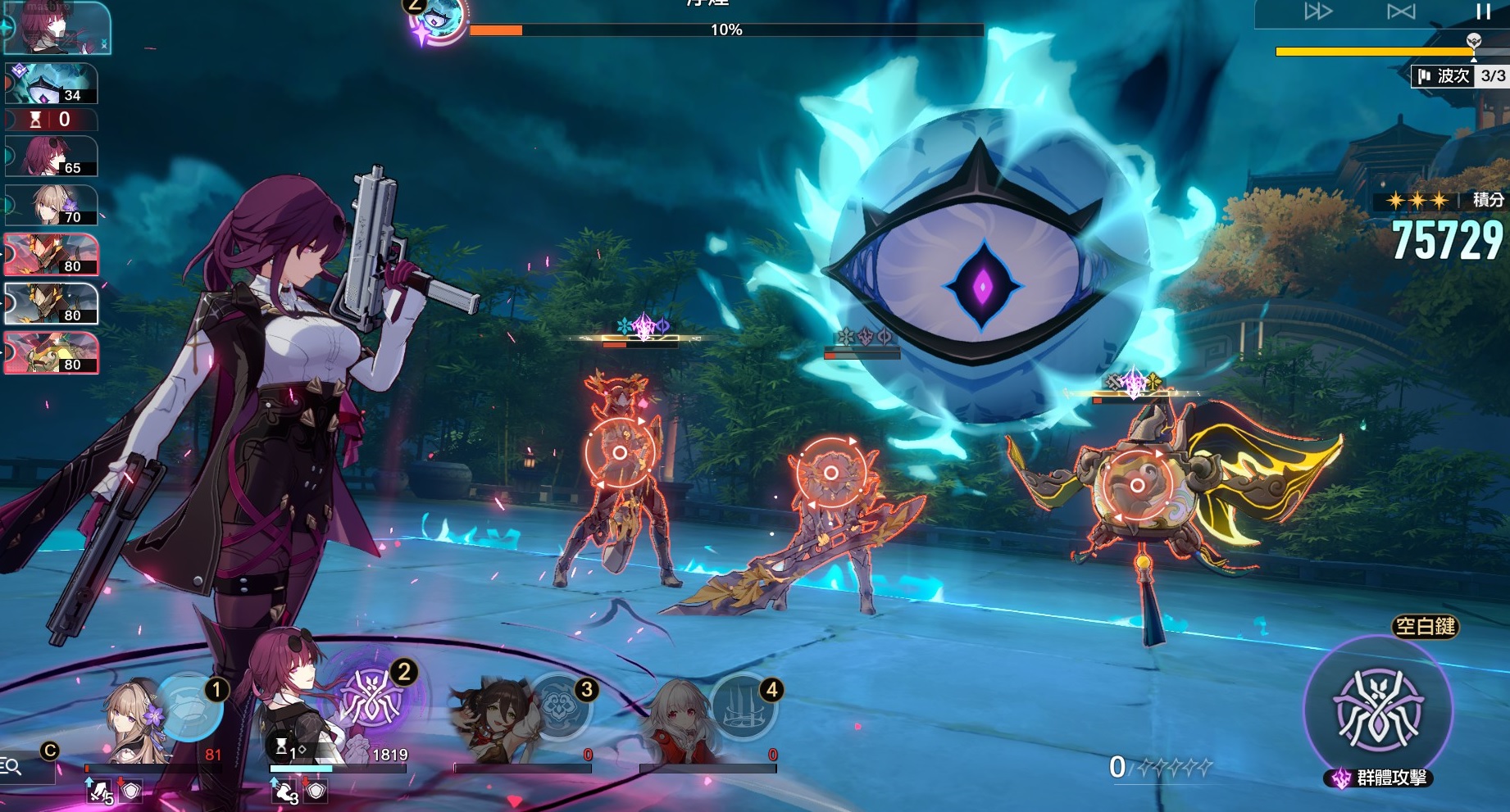This screenshot has width=1510, height=812.
Task: Target the antlered enemy's red reticle
Action: pos(620,453)
